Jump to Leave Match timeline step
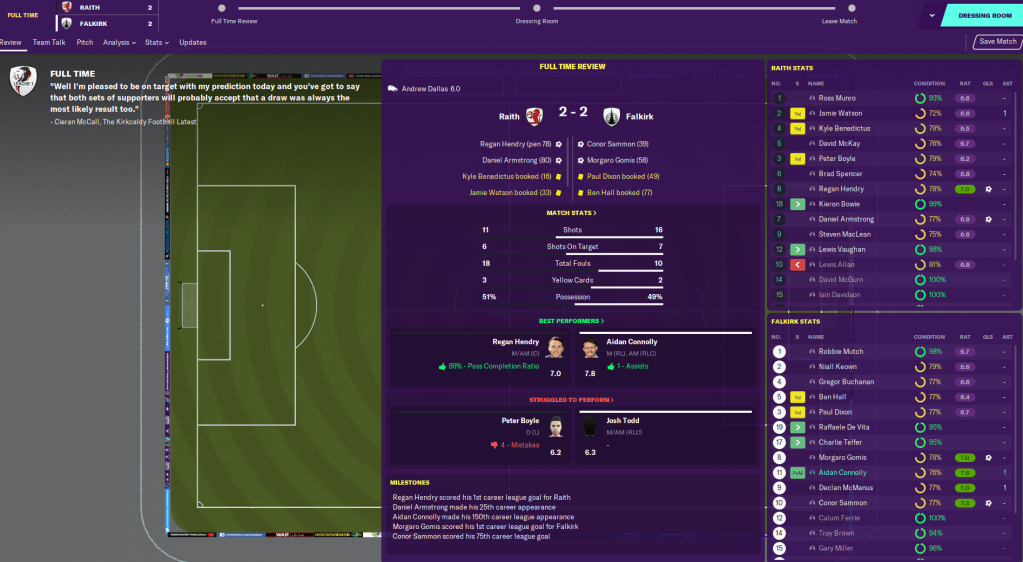 pyautogui.click(x=839, y=9)
